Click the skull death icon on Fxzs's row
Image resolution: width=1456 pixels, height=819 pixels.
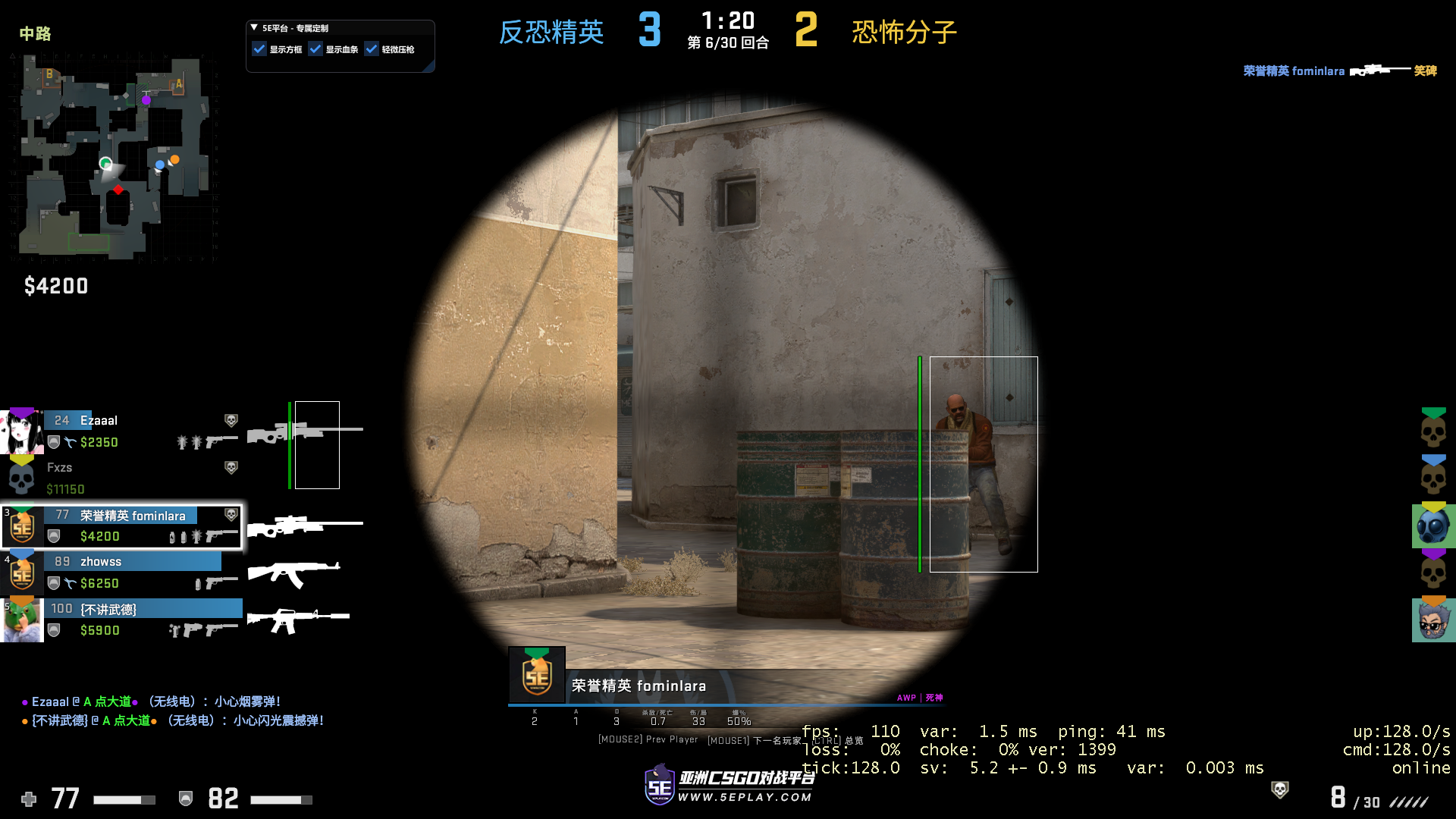click(x=231, y=468)
